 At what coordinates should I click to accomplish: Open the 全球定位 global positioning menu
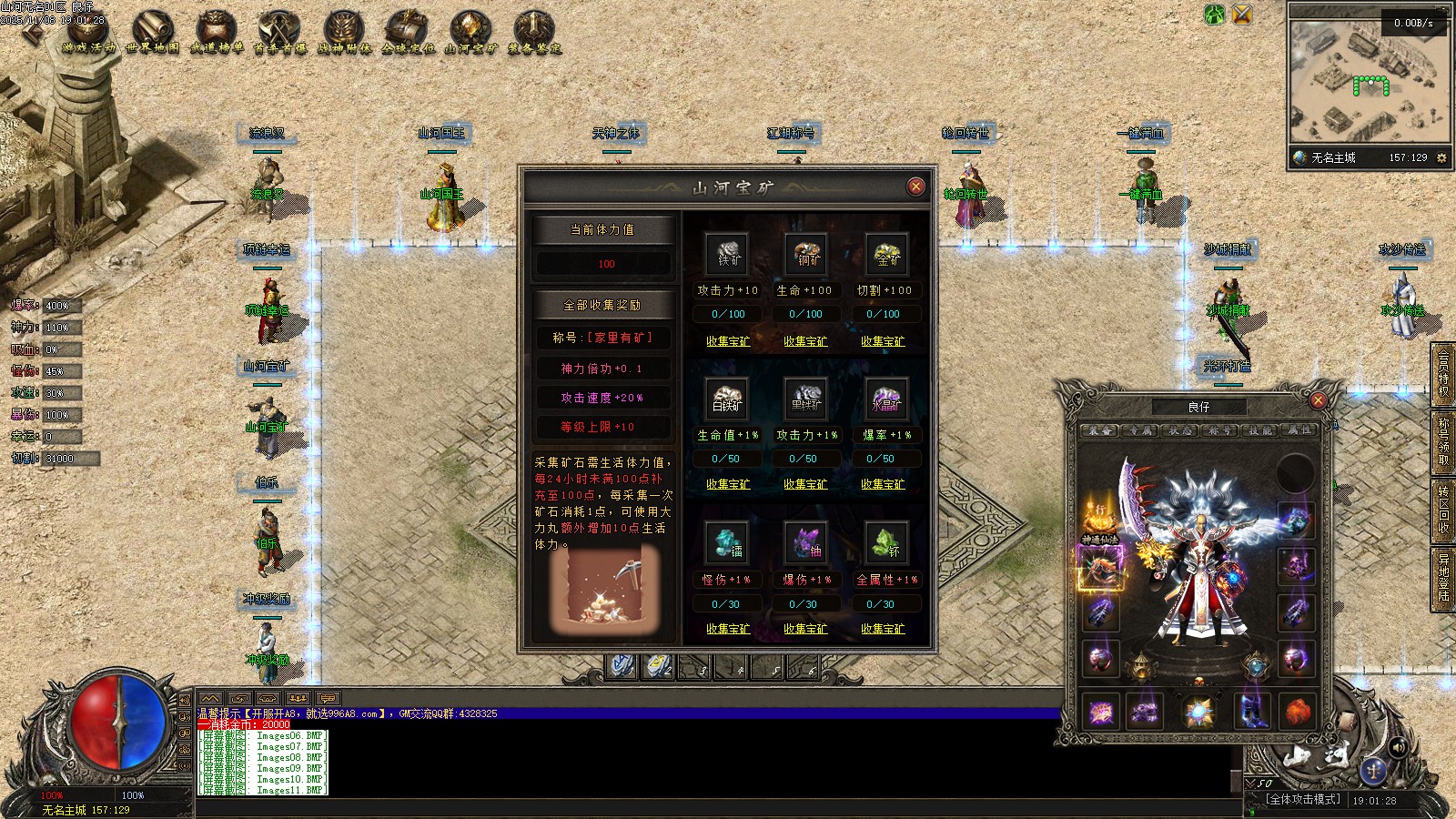[x=408, y=33]
